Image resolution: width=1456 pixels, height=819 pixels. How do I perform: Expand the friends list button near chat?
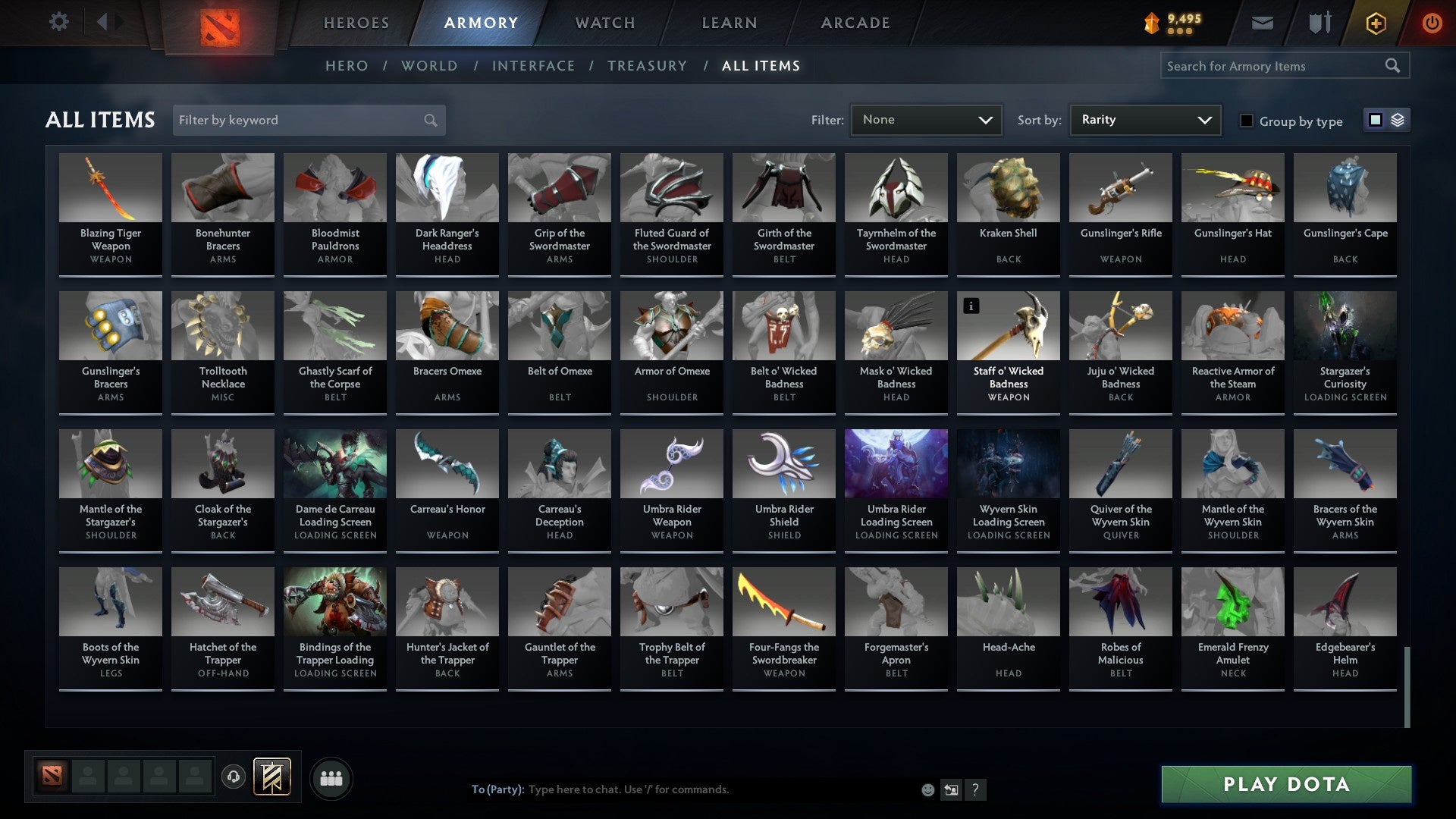pyautogui.click(x=331, y=777)
